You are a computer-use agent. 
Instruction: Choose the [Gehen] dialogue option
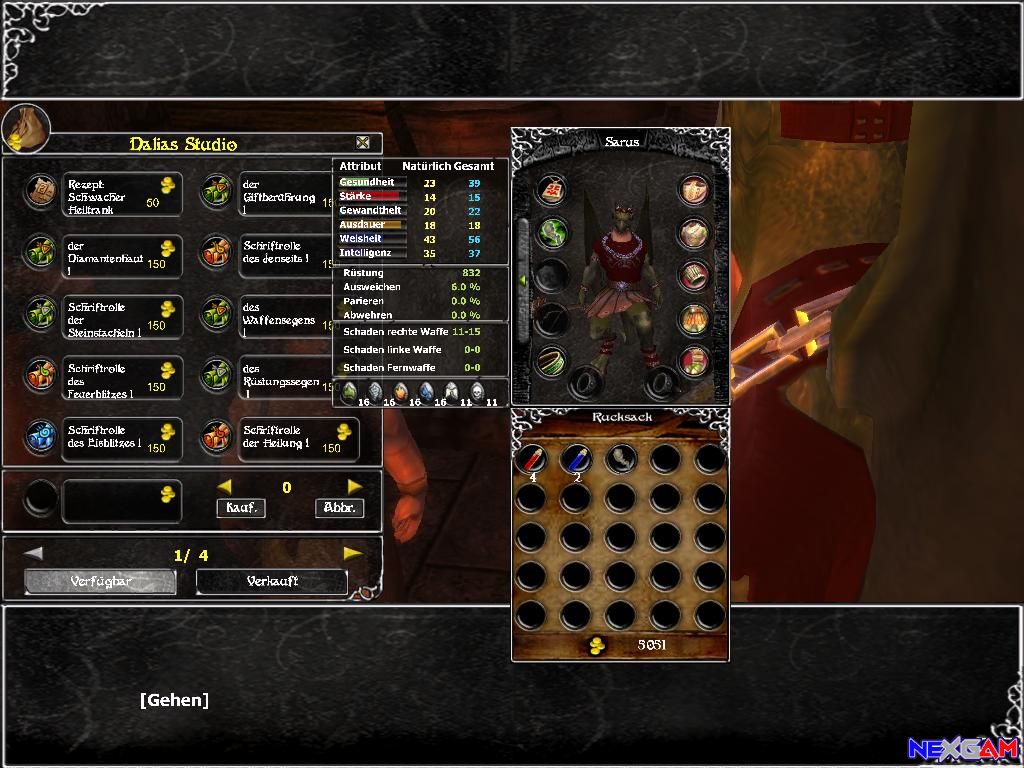tap(175, 700)
